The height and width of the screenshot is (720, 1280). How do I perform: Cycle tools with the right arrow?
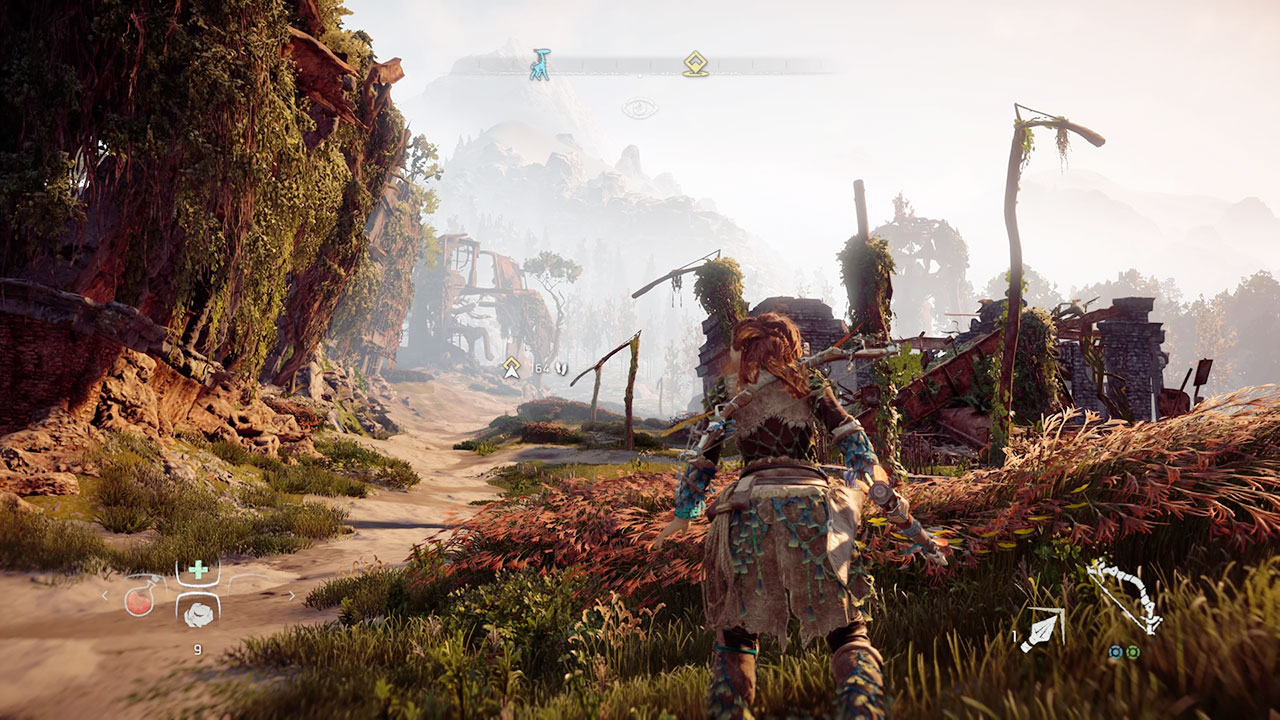[292, 596]
